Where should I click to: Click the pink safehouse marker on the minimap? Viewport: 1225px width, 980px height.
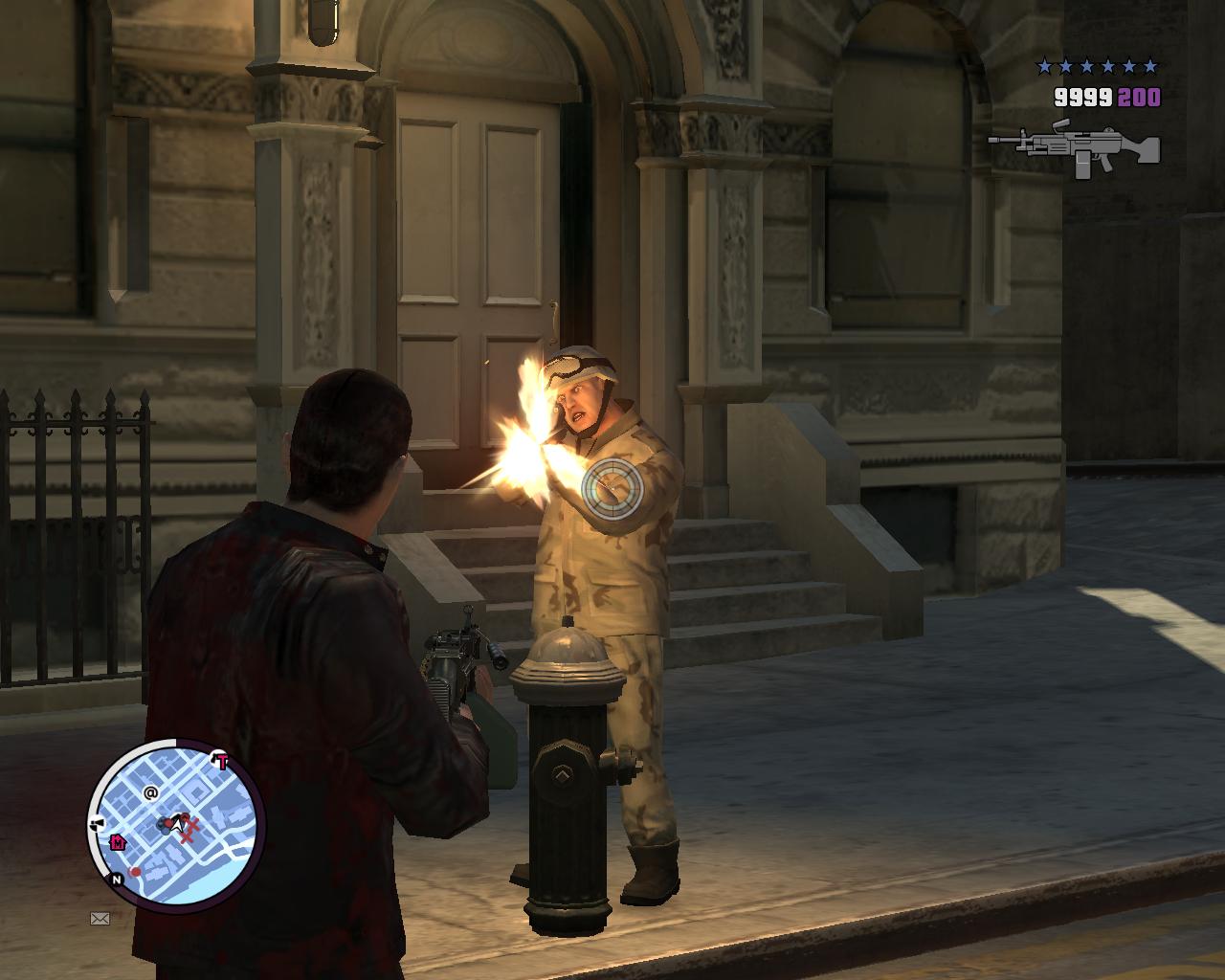coord(118,842)
